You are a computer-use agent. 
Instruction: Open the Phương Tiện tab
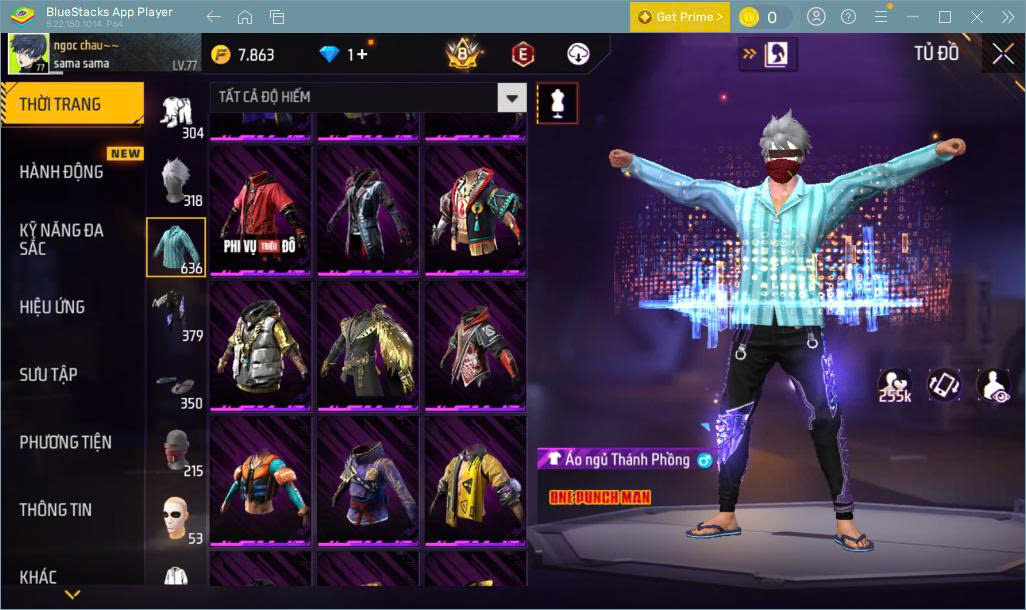(x=66, y=442)
